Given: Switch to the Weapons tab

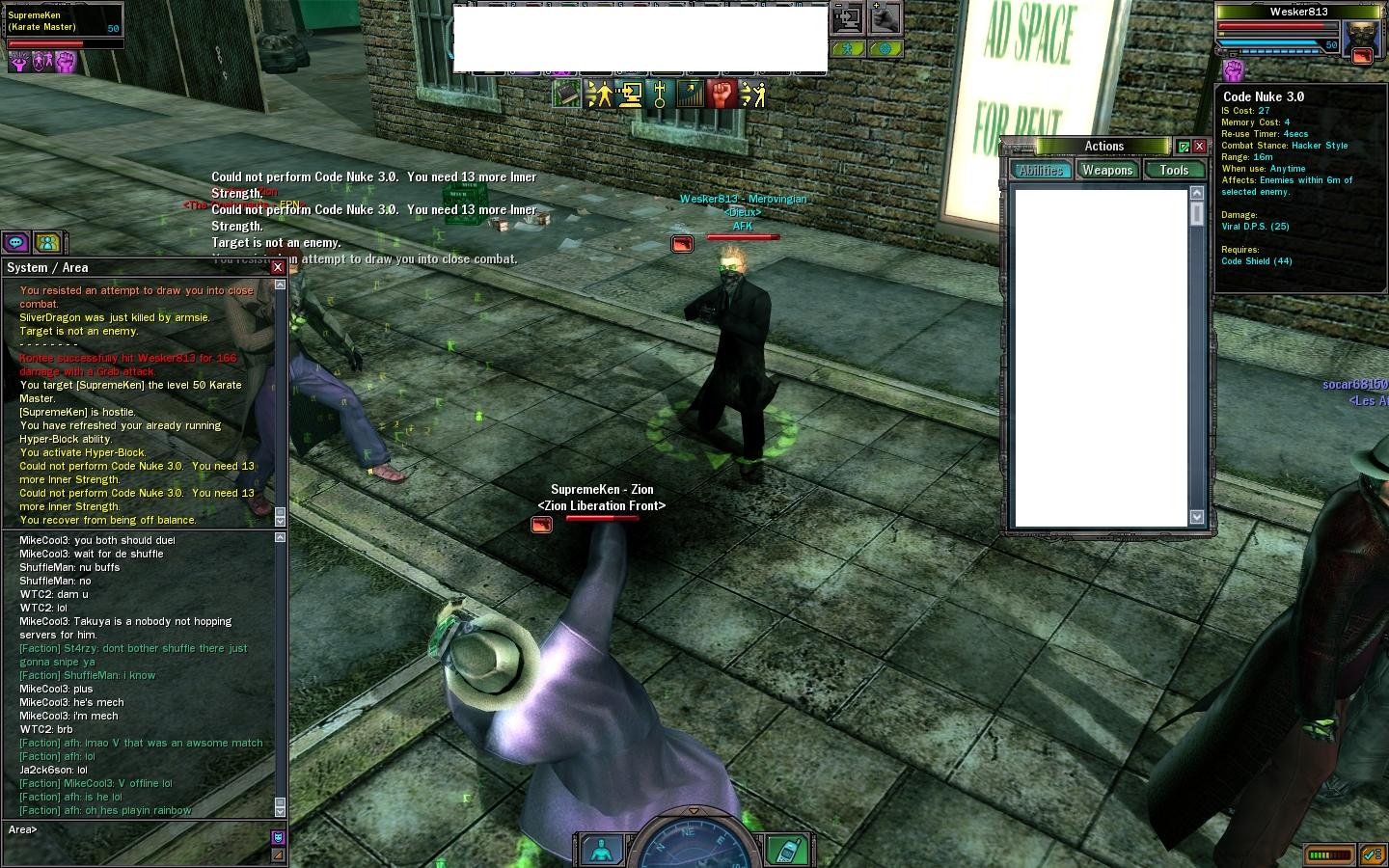Looking at the screenshot, I should pos(1106,171).
